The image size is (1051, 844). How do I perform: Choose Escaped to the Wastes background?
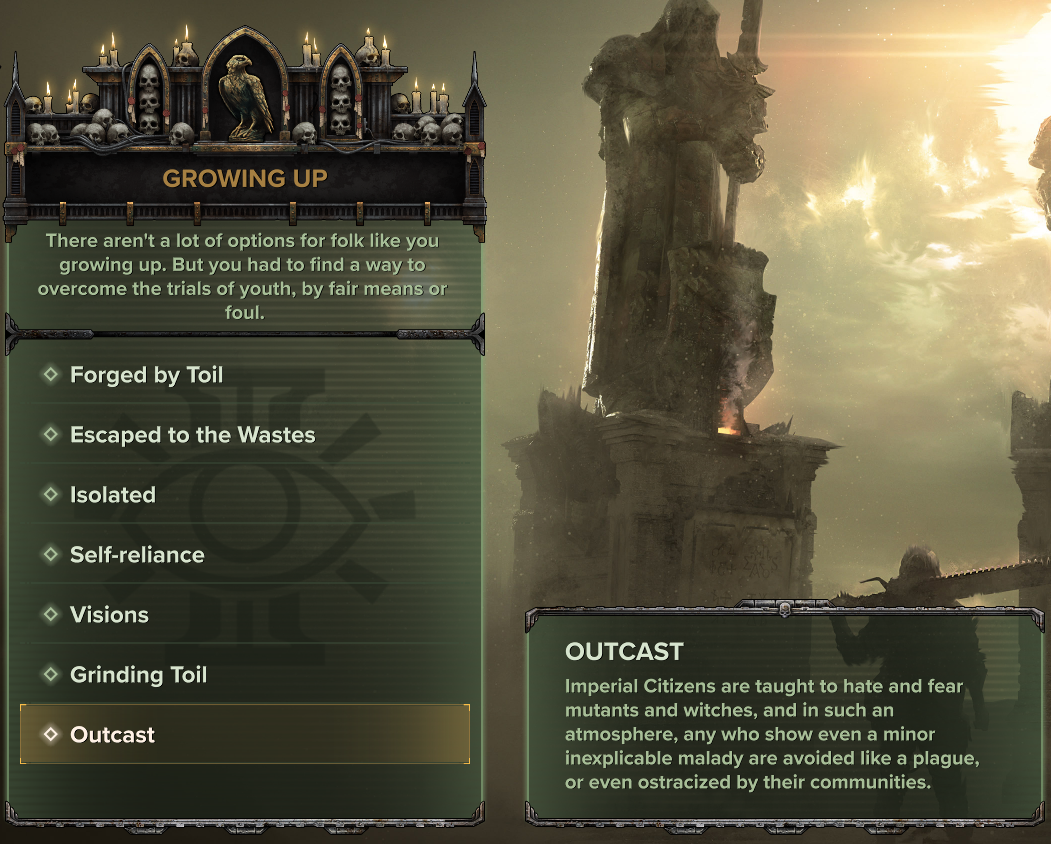pyautogui.click(x=192, y=435)
